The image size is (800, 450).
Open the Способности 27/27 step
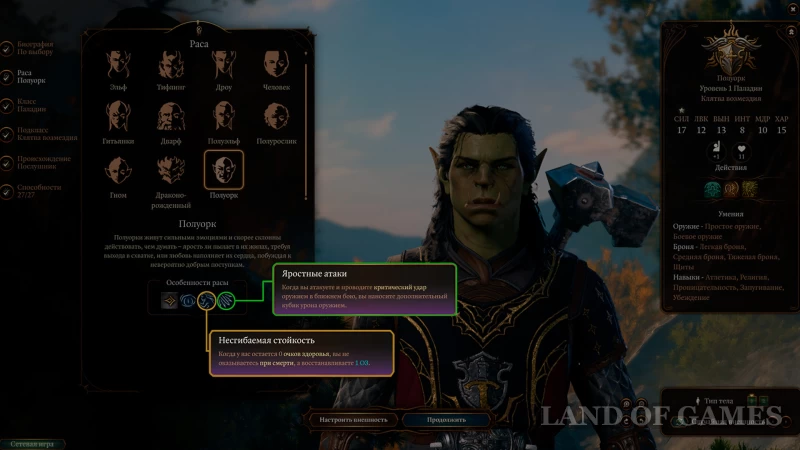(36, 190)
